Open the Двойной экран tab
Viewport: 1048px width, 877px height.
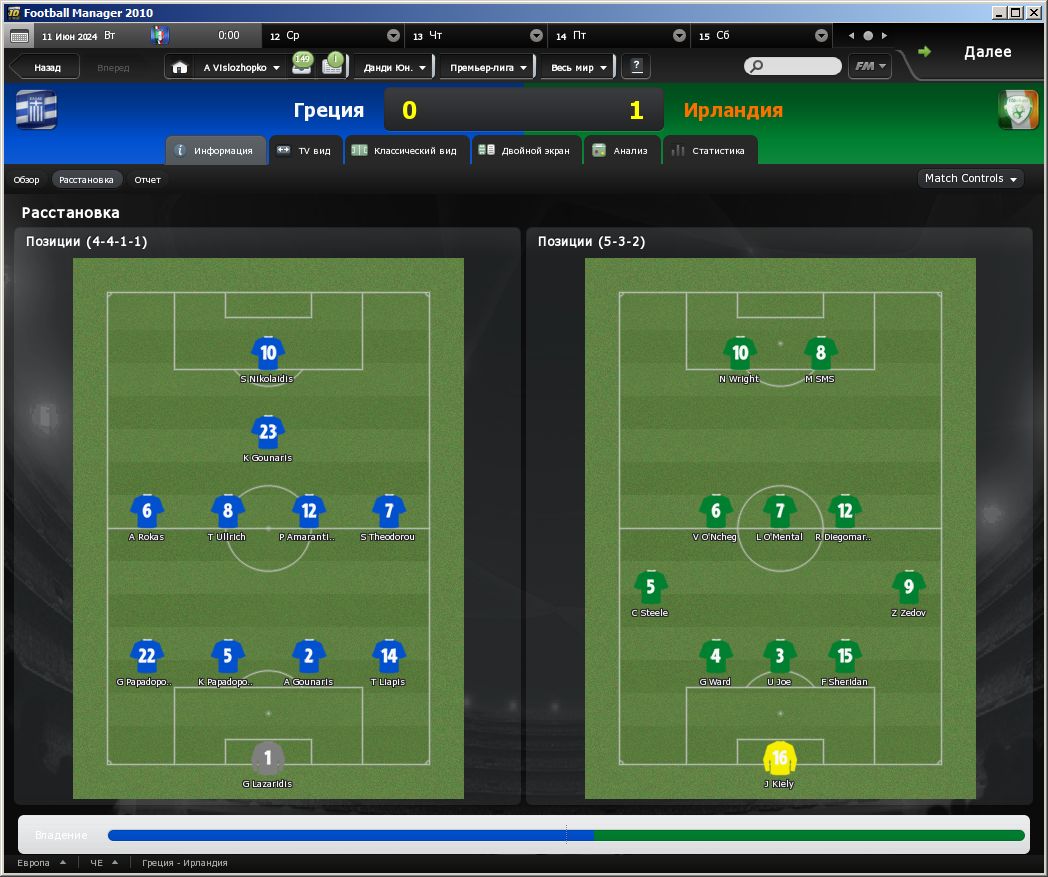click(x=526, y=151)
